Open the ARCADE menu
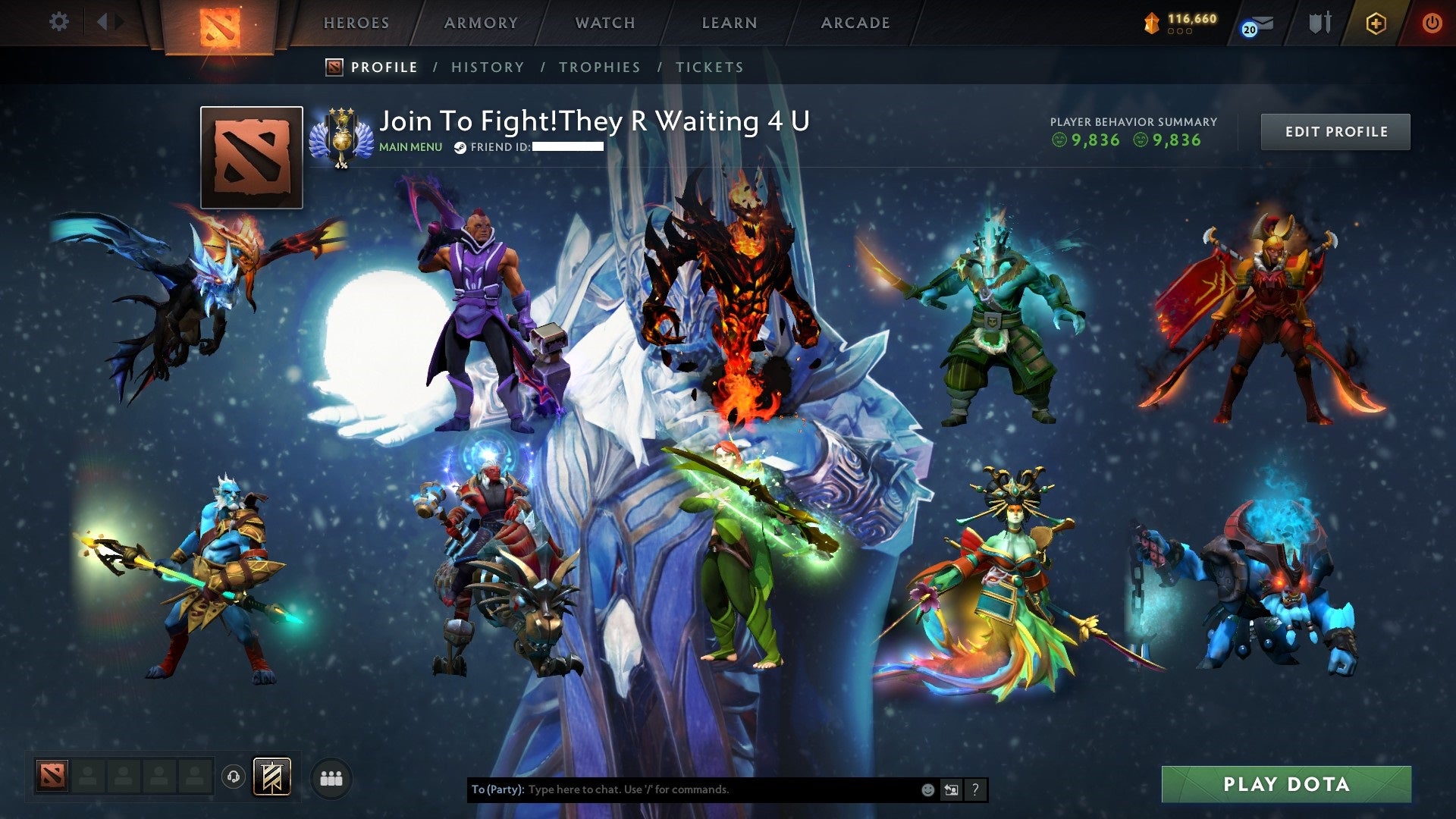 tap(855, 23)
